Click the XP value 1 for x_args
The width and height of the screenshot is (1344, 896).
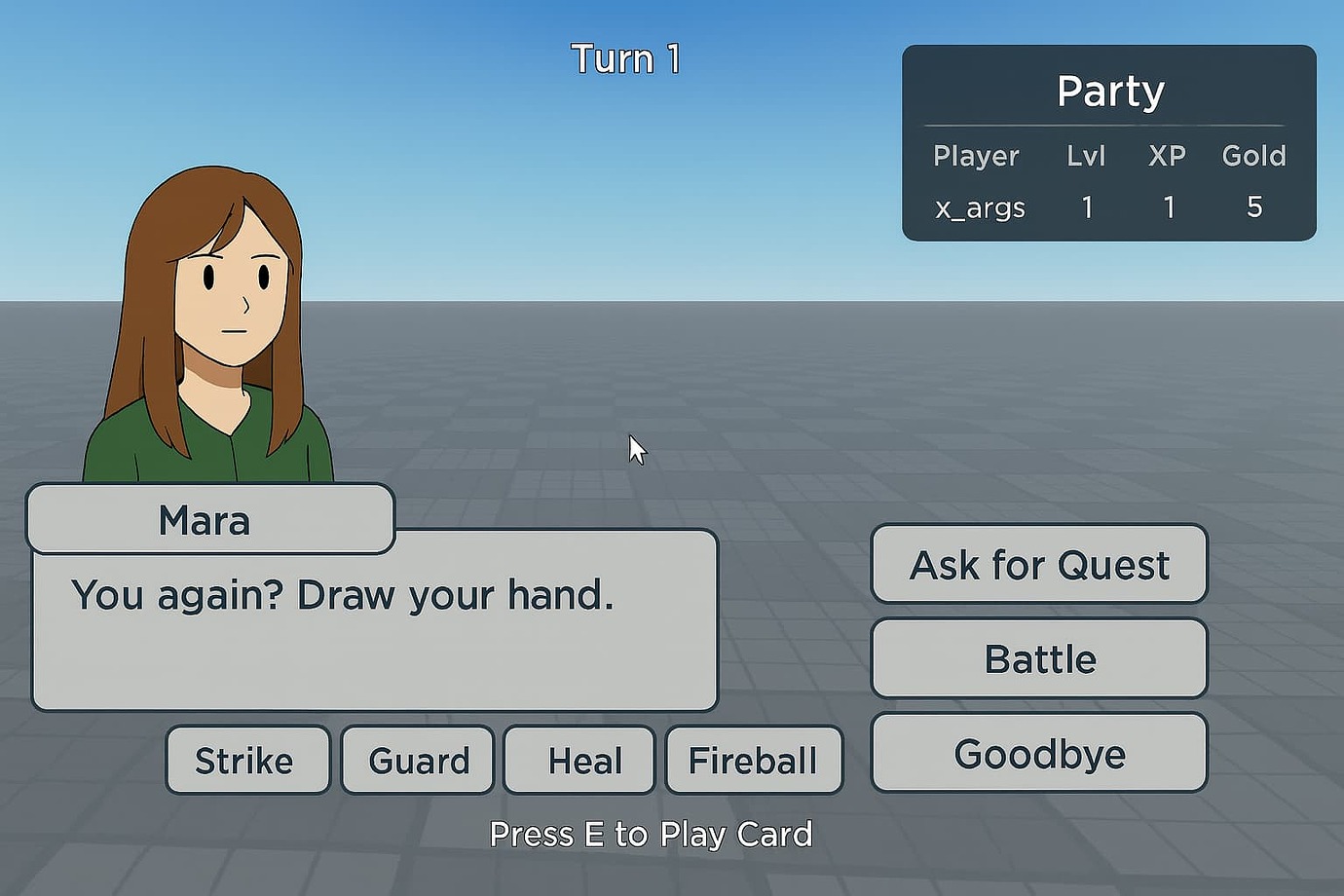(x=1169, y=207)
